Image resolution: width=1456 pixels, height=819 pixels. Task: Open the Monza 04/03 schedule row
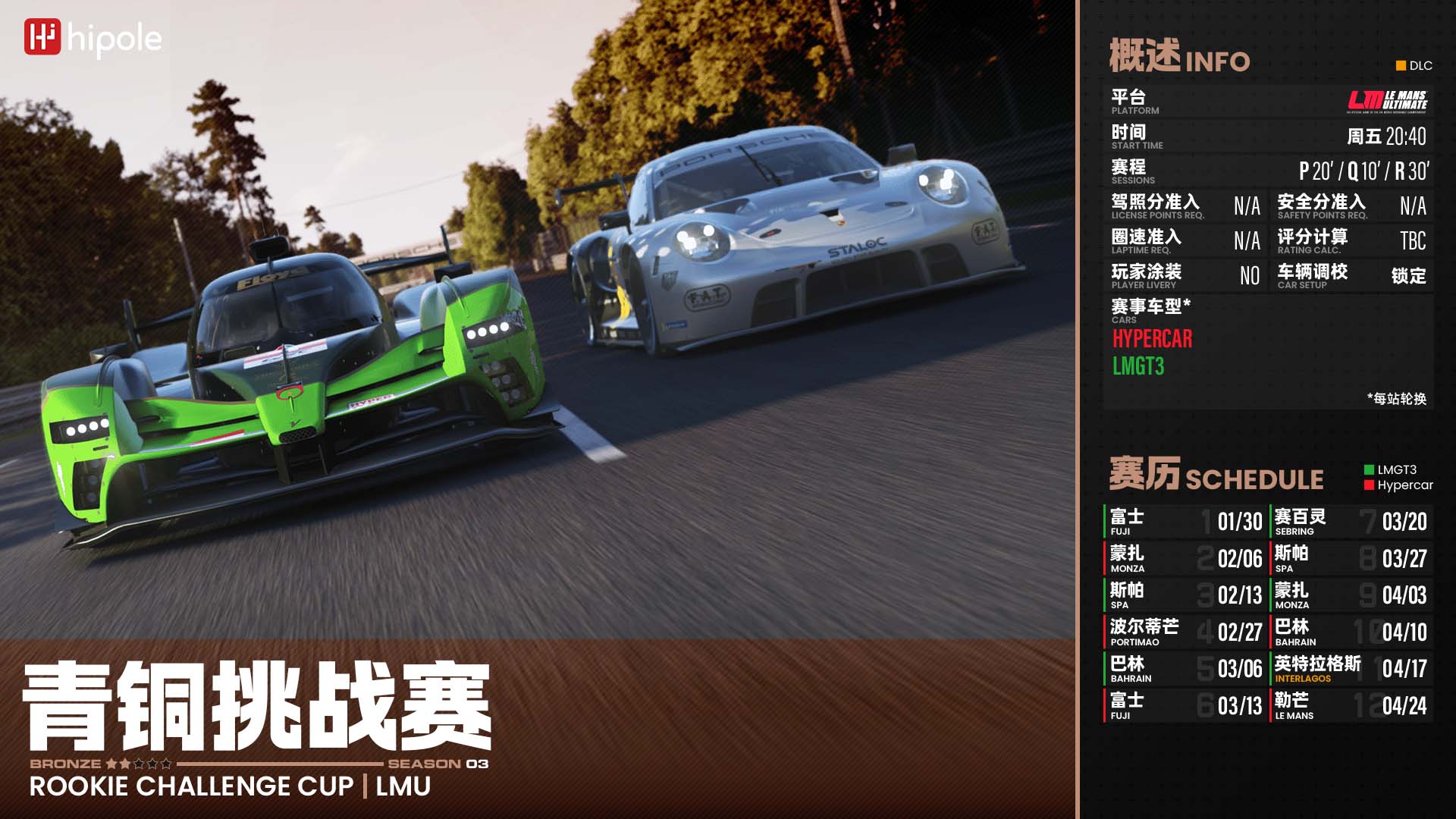click(1351, 595)
